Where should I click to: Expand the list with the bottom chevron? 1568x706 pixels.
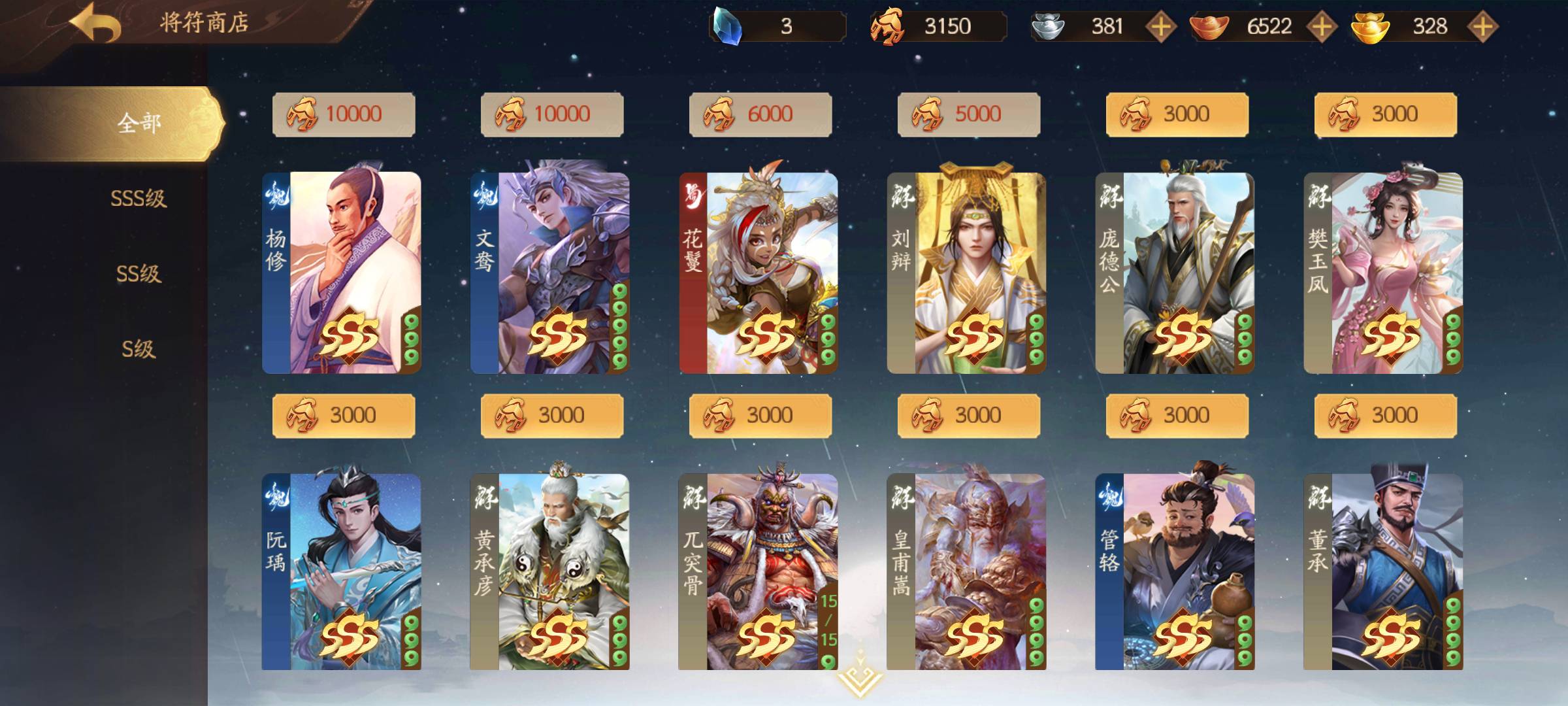click(x=859, y=677)
